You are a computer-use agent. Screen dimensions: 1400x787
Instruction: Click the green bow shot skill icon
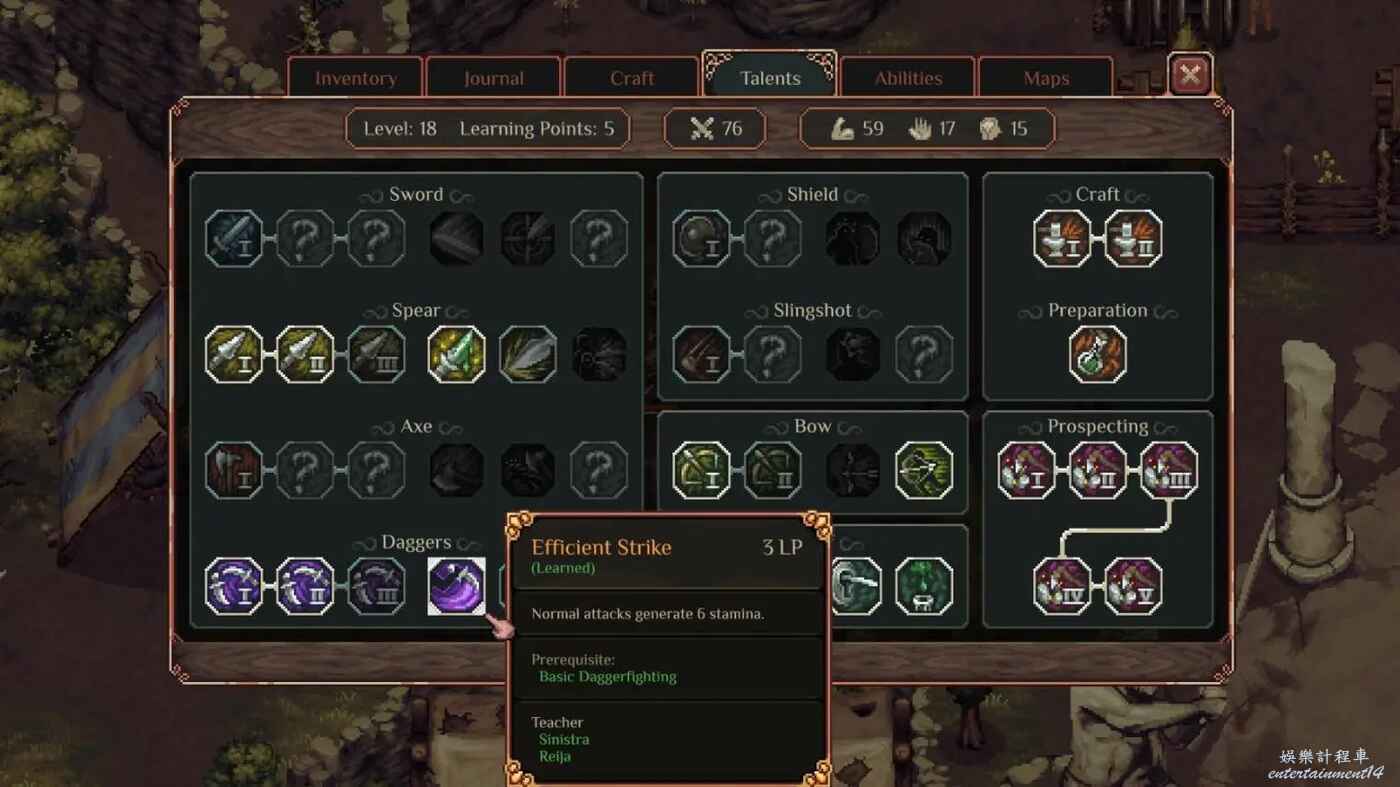click(x=924, y=470)
